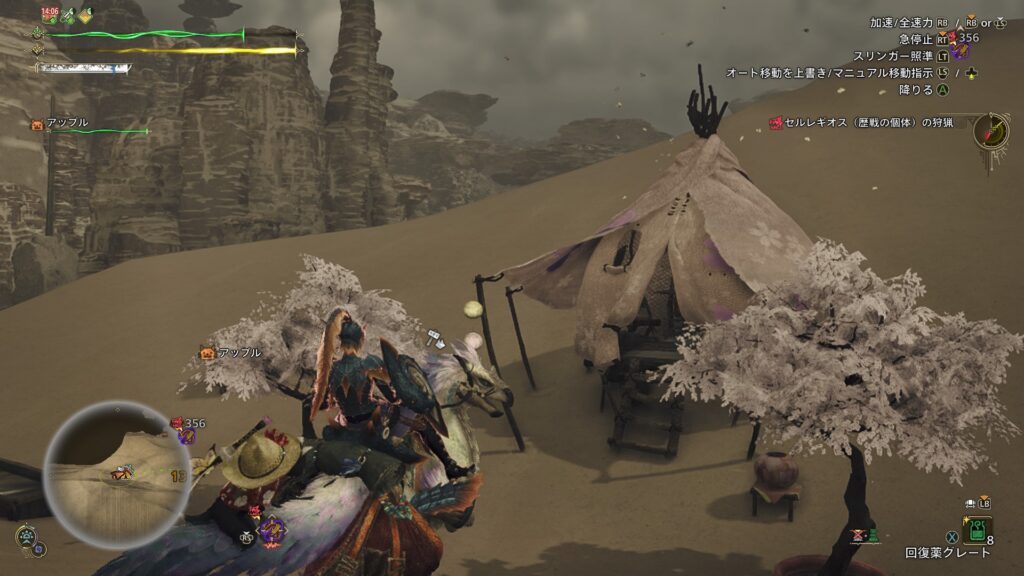Select the 回復薬グレート item slot
This screenshot has height=576, width=1024.
pos(977,530)
